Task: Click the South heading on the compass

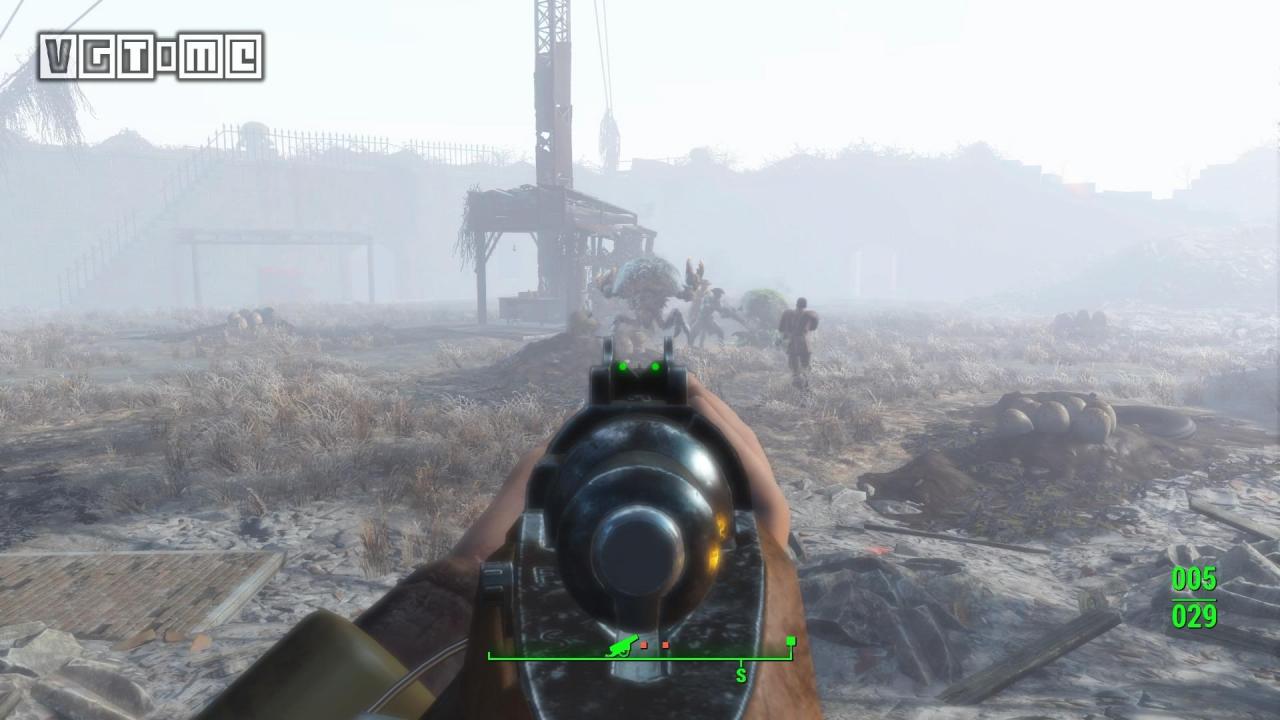Action: pyautogui.click(x=741, y=676)
